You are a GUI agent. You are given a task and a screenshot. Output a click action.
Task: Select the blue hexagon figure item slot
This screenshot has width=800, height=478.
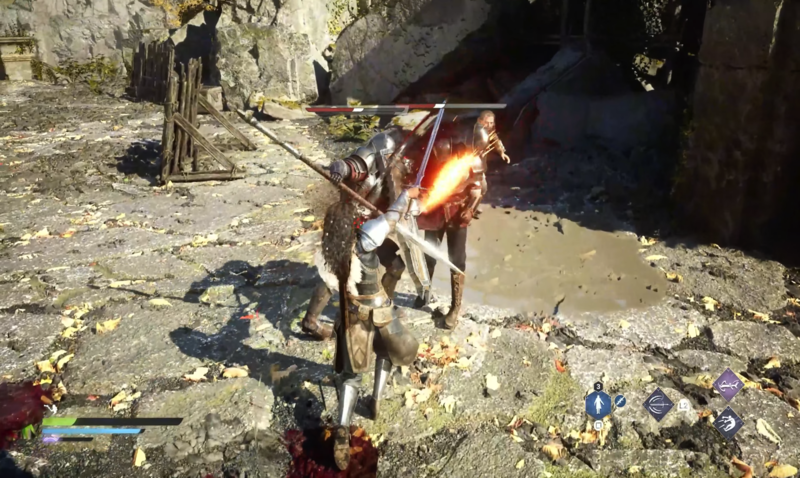(598, 404)
